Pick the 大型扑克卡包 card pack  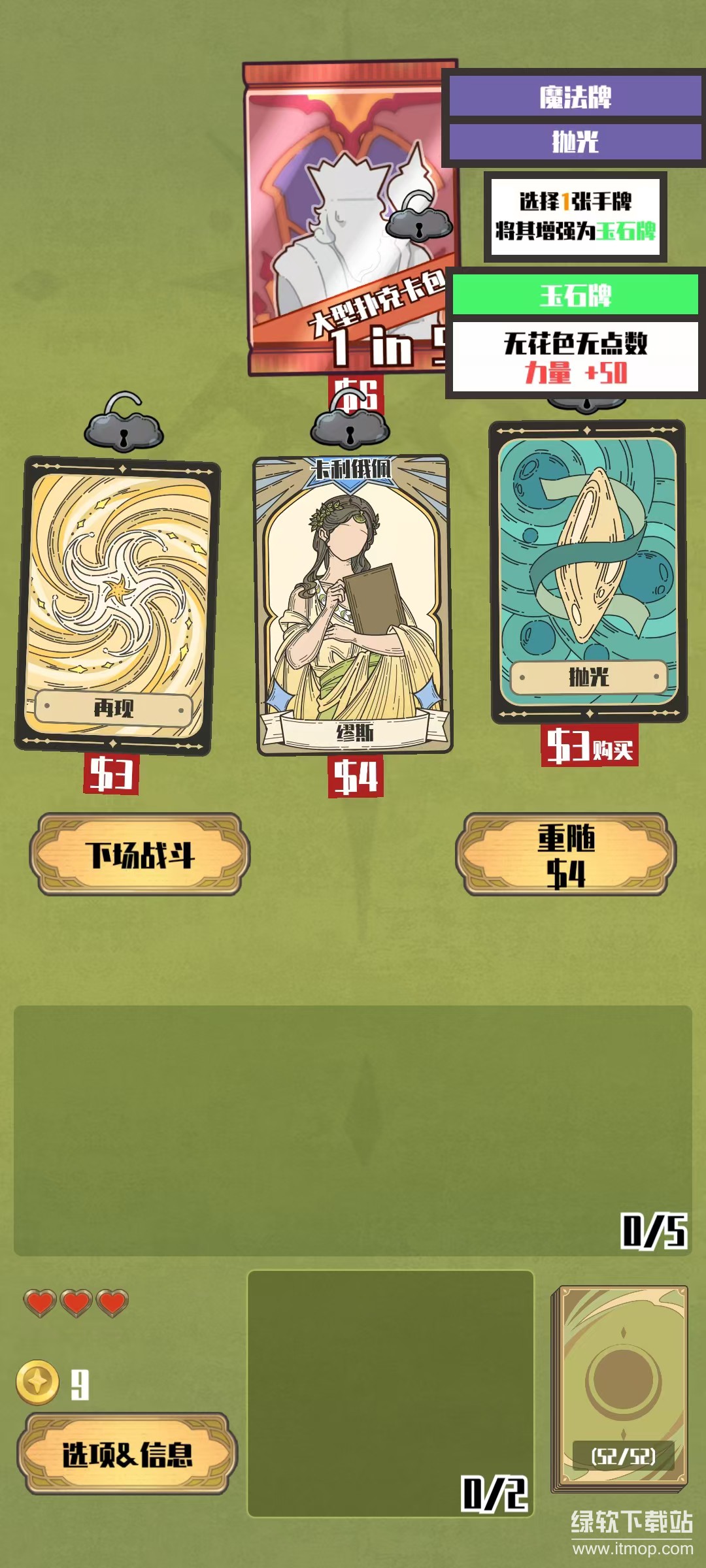(x=346, y=219)
